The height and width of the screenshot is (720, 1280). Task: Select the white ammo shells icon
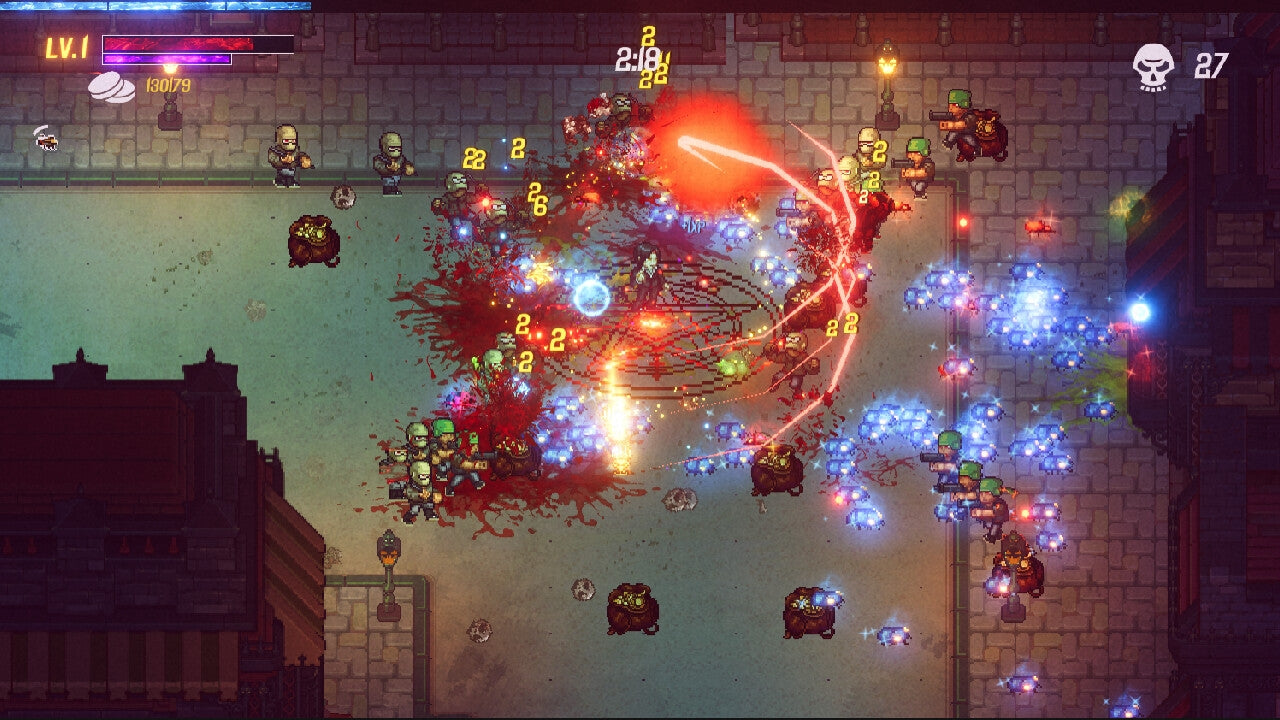[x=113, y=87]
